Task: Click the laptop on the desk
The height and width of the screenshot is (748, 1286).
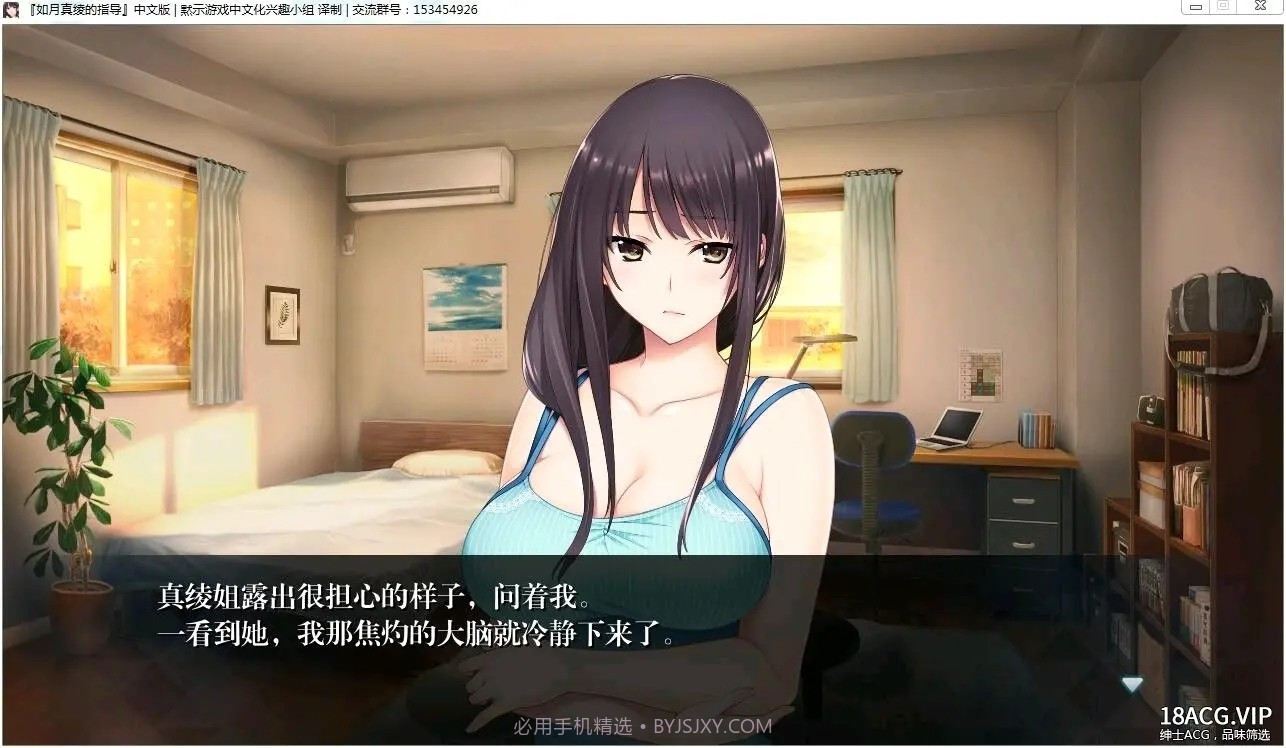Action: coord(953,426)
